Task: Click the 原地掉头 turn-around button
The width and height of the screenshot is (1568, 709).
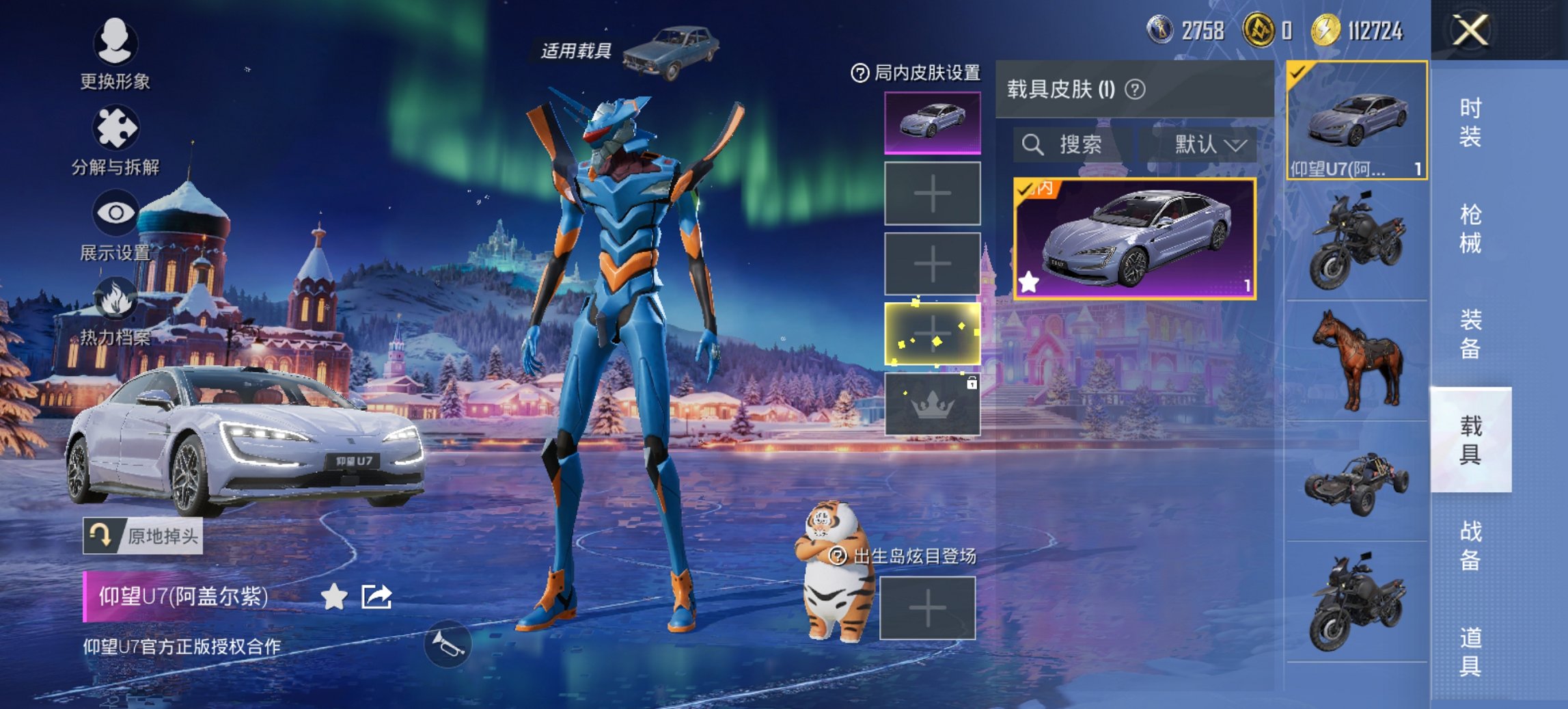Action: pos(143,535)
